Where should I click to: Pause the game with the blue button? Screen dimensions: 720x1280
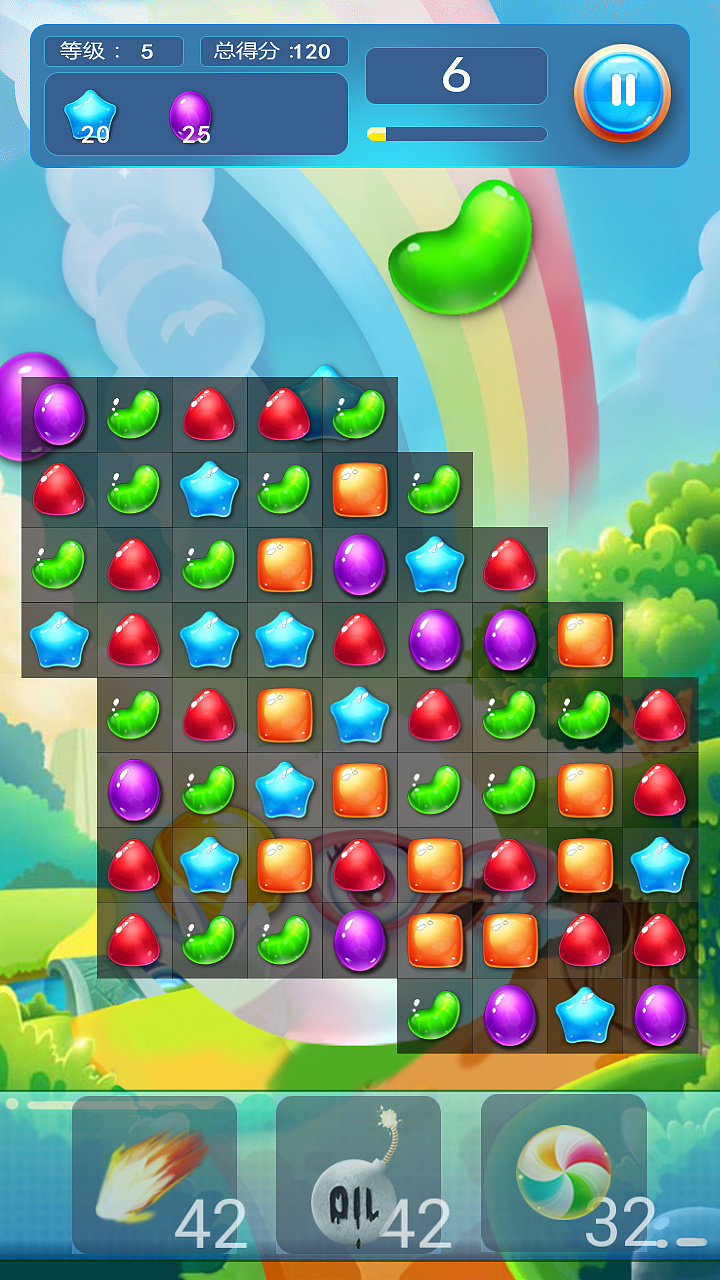tap(622, 92)
